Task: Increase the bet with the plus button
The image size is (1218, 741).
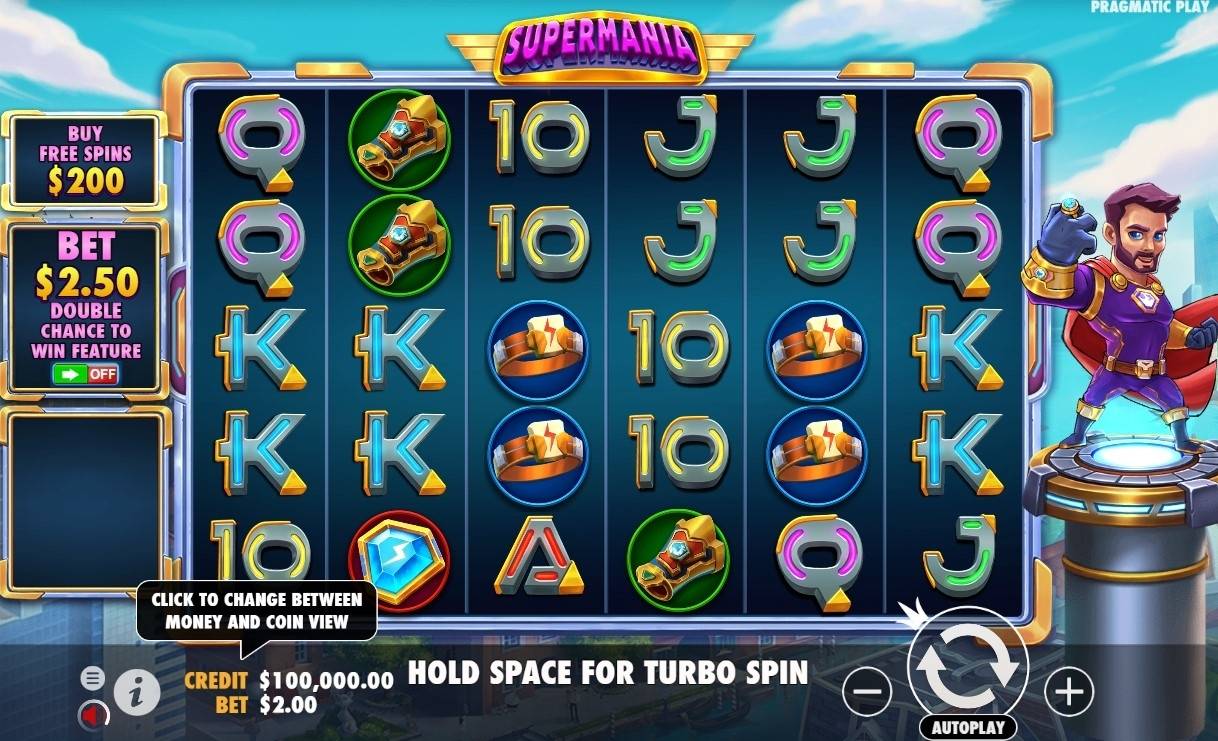Action: coord(1069,691)
